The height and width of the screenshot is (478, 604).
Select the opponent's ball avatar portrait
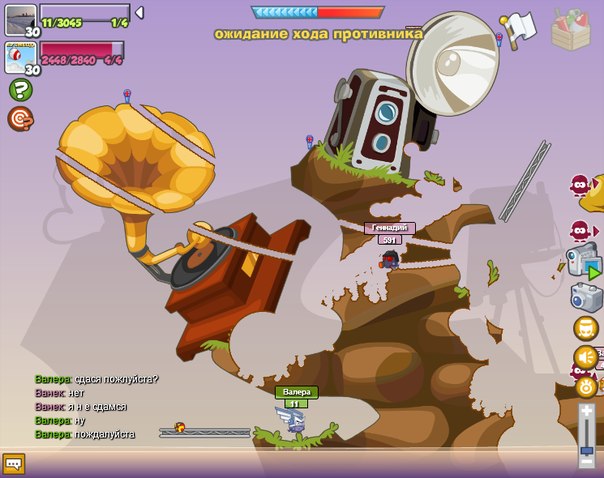pyautogui.click(x=20, y=58)
